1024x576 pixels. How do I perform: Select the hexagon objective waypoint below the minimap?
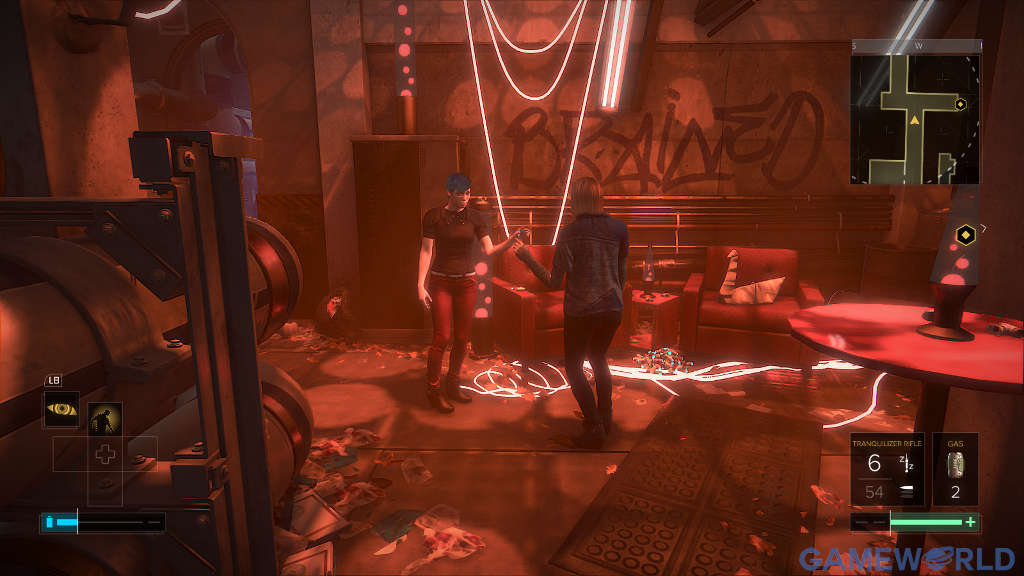(x=966, y=236)
